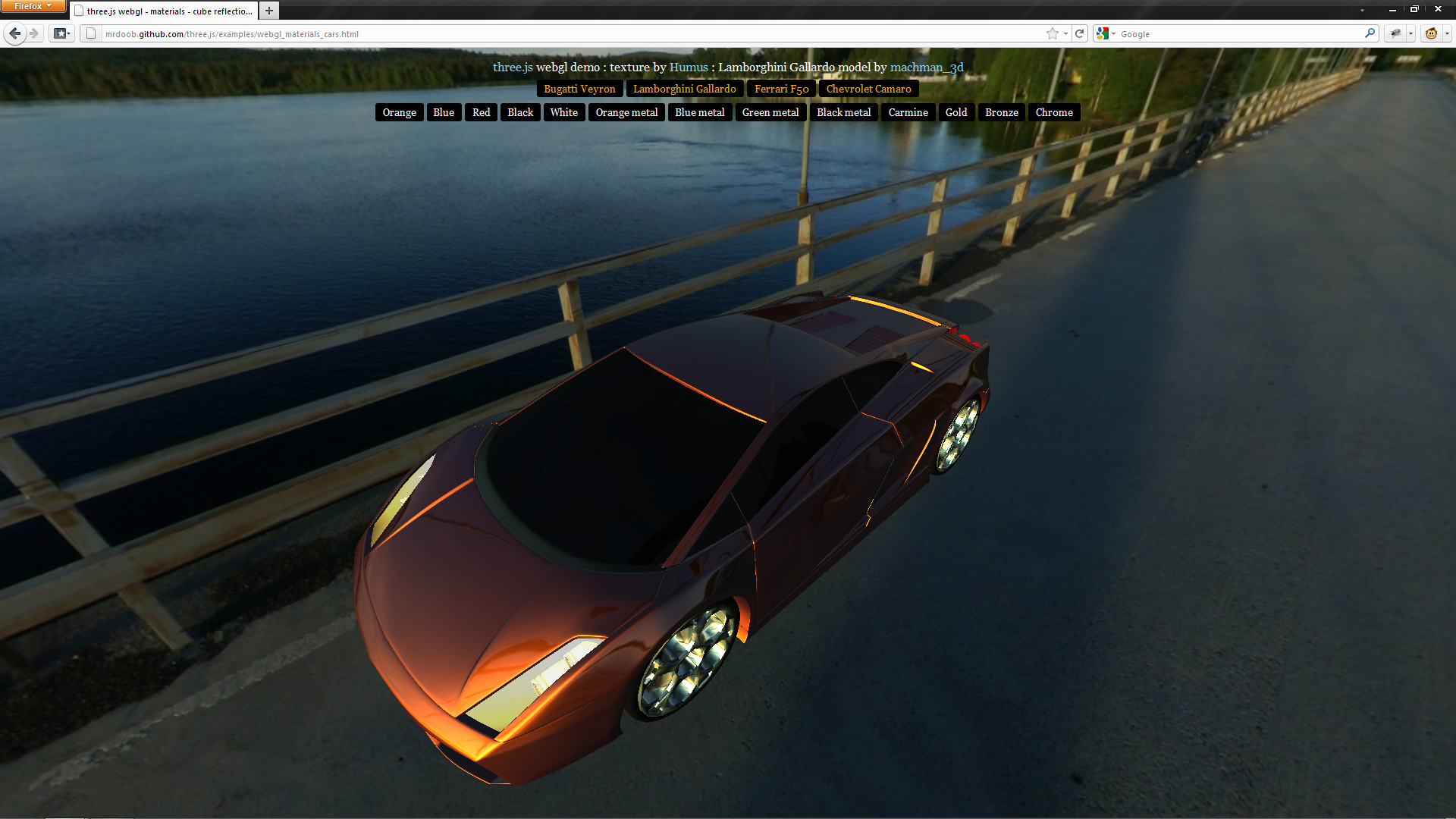Choose the Bronze material
This screenshot has height=819, width=1456.
[1001, 112]
